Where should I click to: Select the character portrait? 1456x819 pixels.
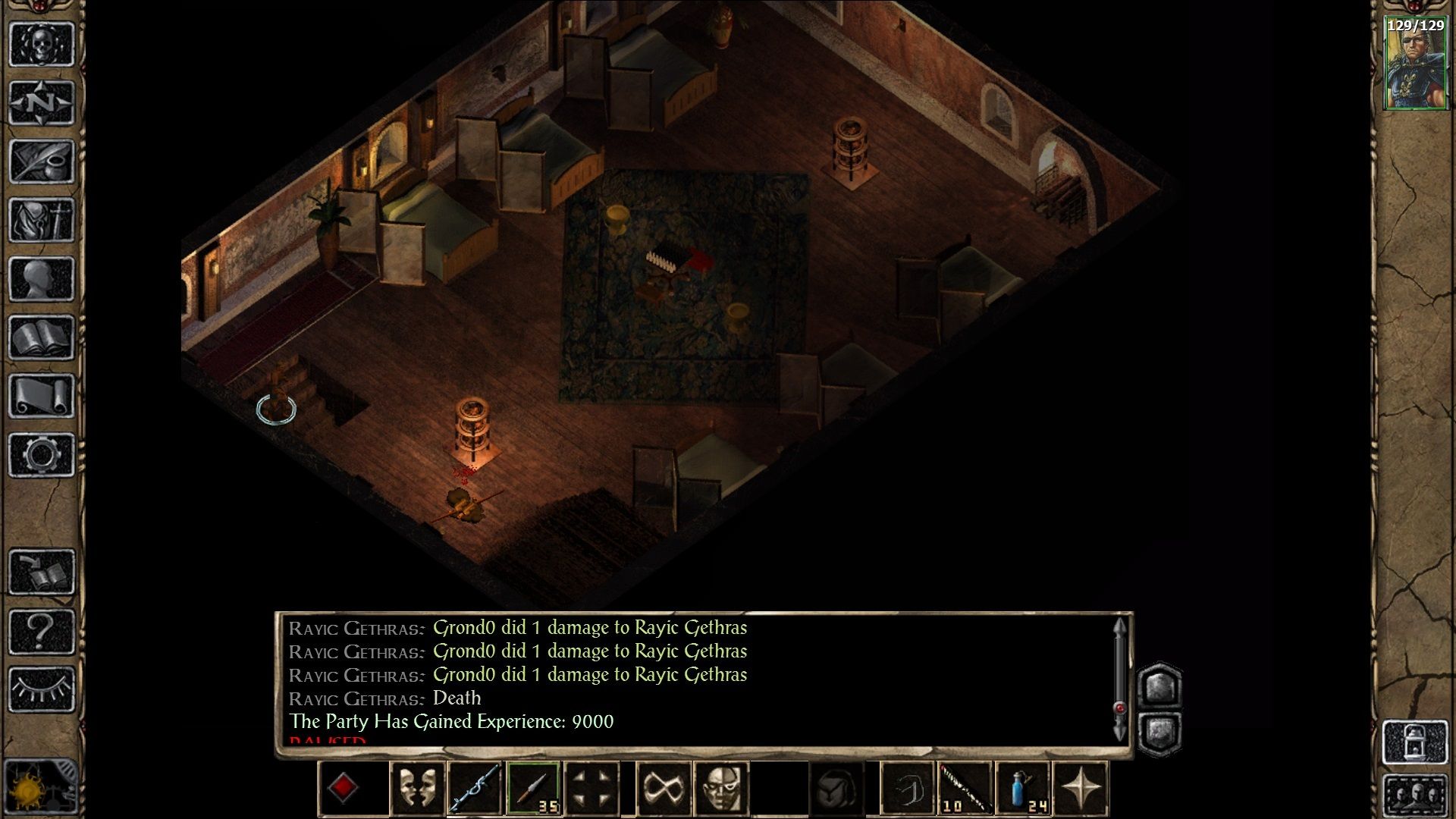point(1415,64)
